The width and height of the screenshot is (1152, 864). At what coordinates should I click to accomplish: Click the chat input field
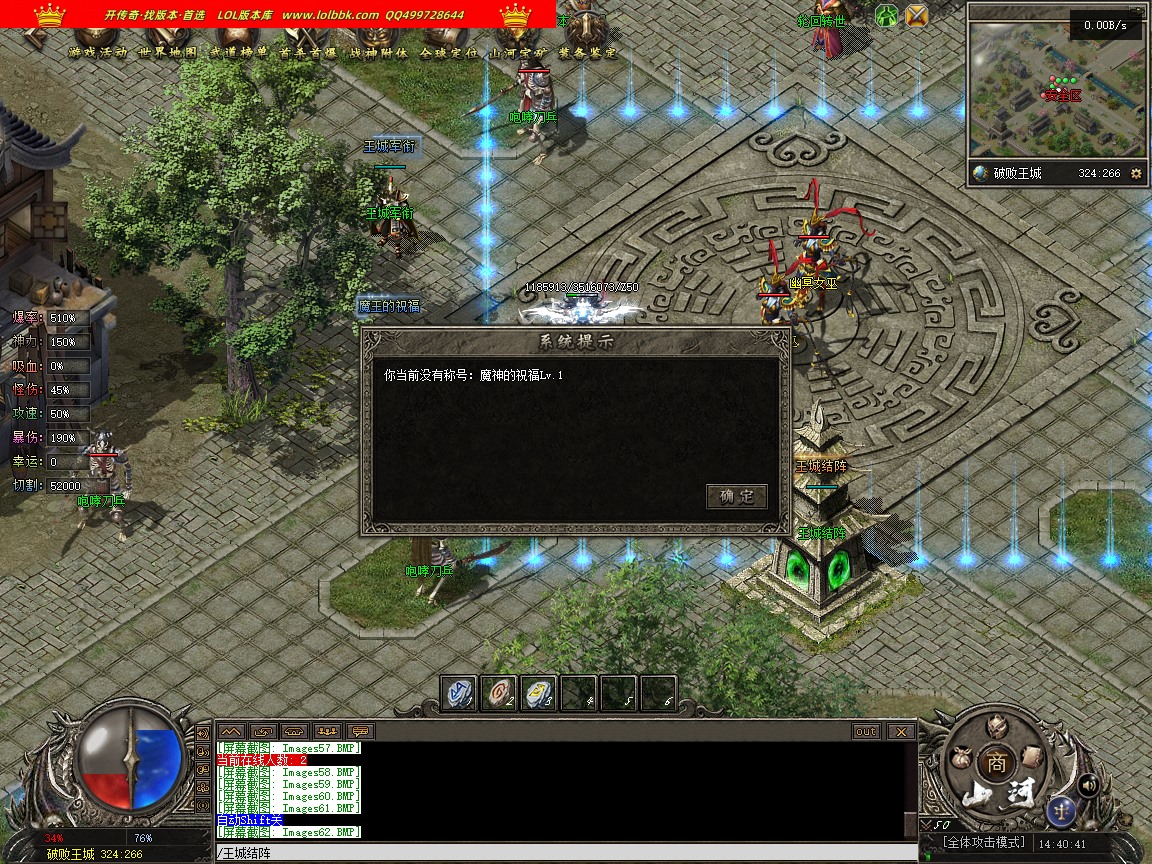point(560,853)
